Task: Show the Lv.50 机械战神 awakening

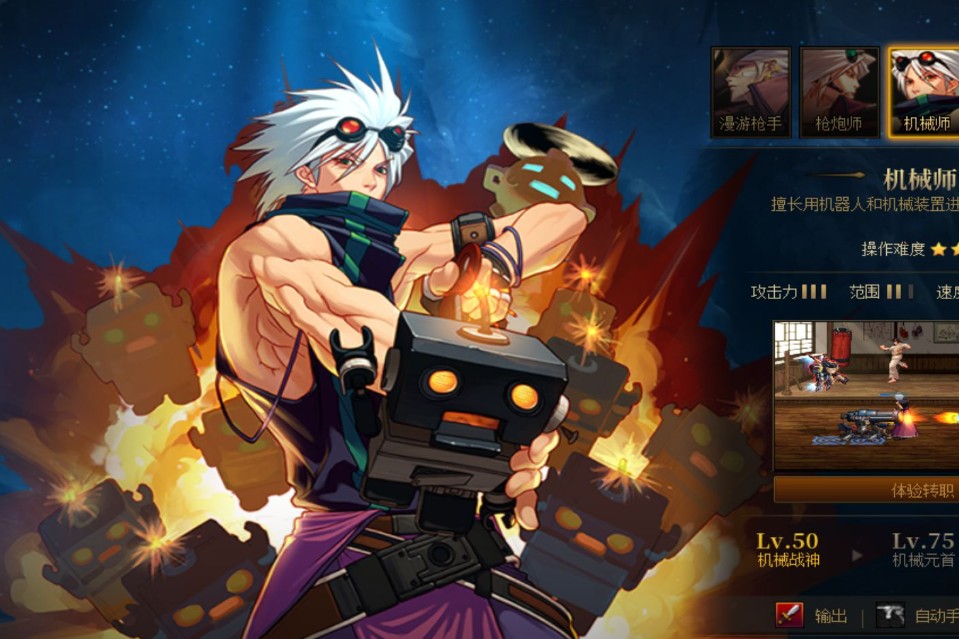Action: (x=788, y=550)
